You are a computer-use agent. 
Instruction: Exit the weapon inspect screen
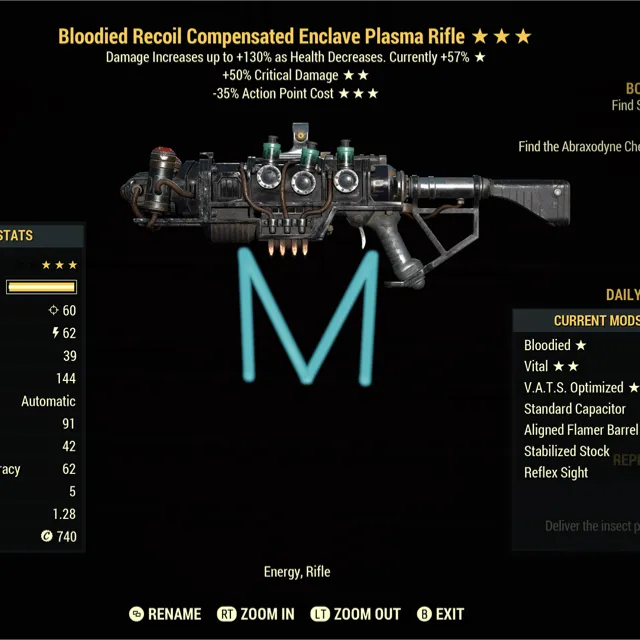click(x=440, y=614)
